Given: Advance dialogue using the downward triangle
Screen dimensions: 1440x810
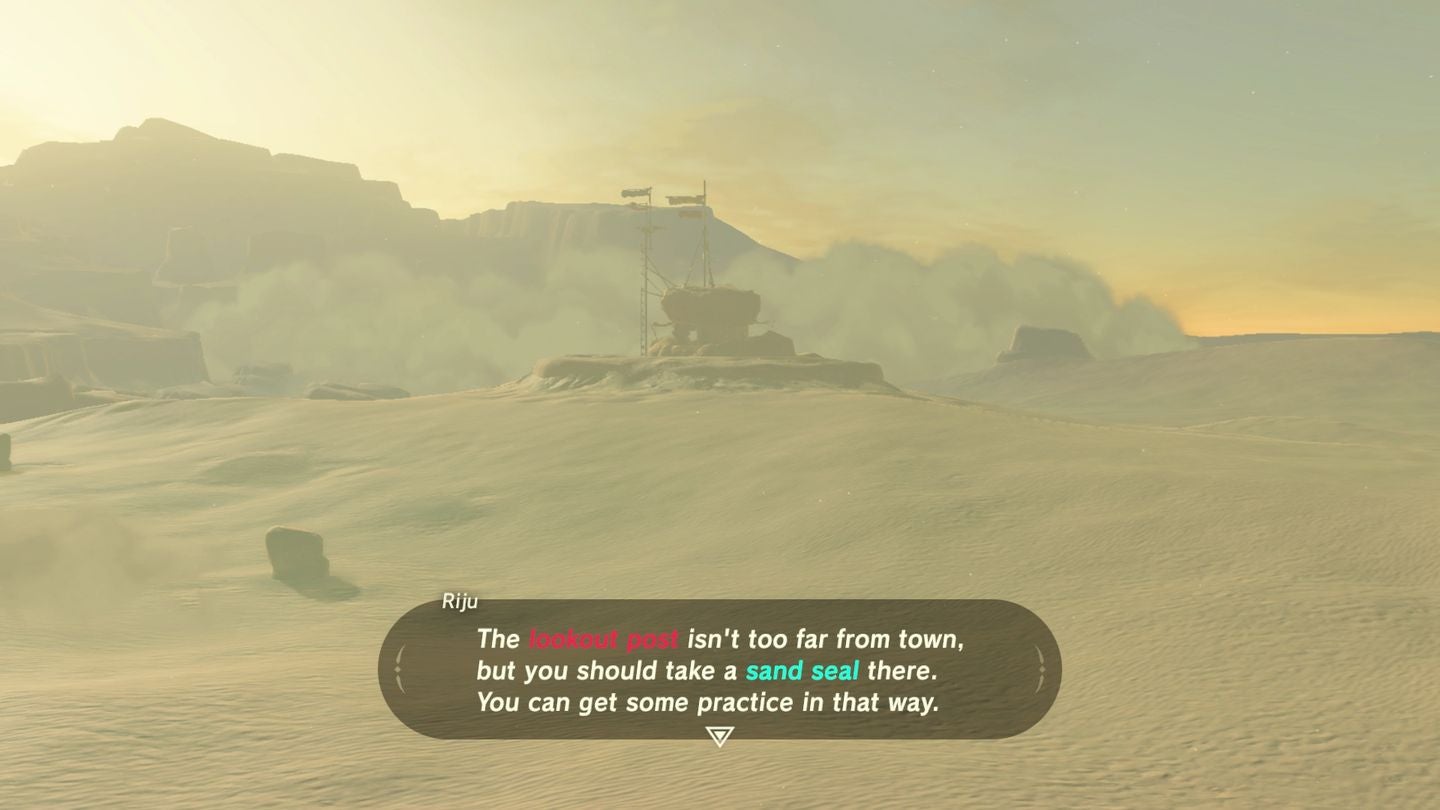Looking at the screenshot, I should point(720,734).
